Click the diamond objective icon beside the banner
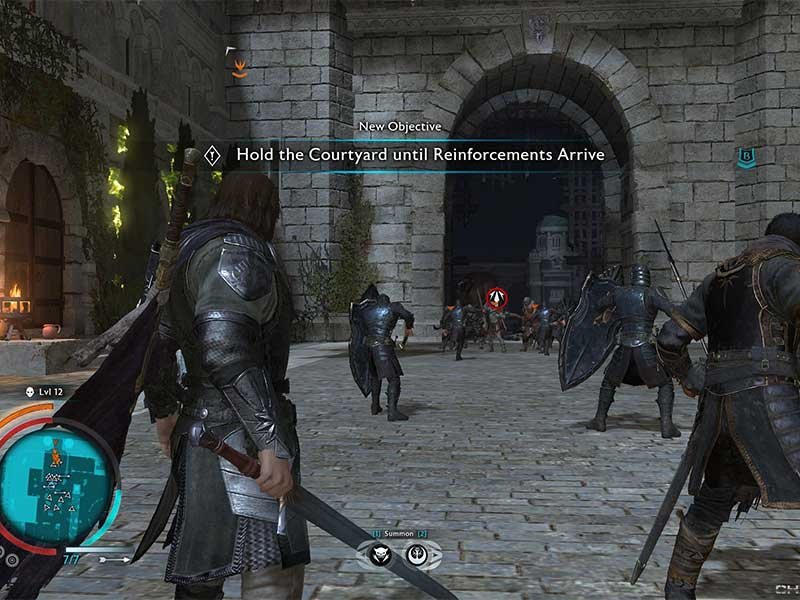This screenshot has width=800, height=600. click(x=212, y=155)
